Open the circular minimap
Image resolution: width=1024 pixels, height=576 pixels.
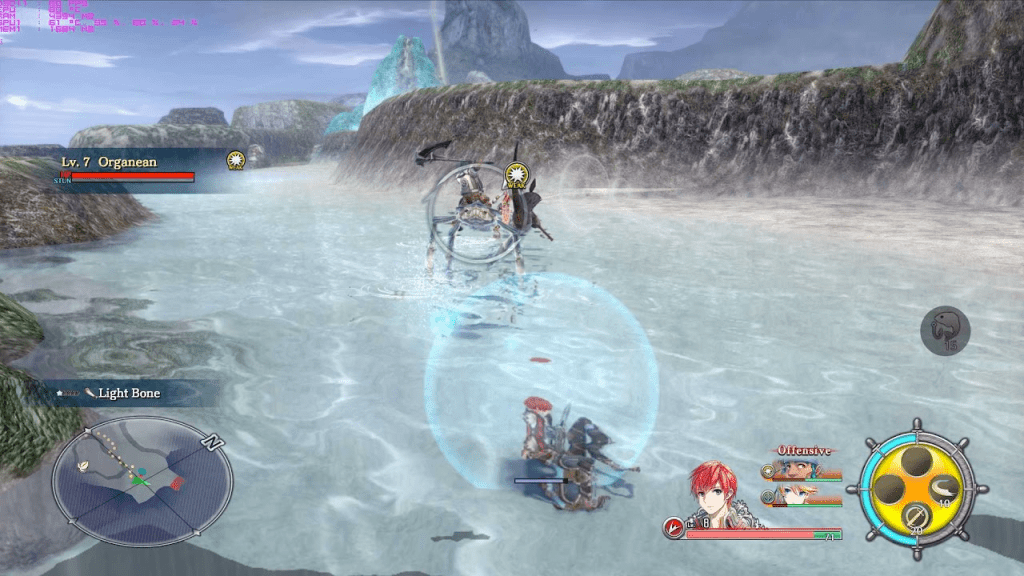coord(142,480)
